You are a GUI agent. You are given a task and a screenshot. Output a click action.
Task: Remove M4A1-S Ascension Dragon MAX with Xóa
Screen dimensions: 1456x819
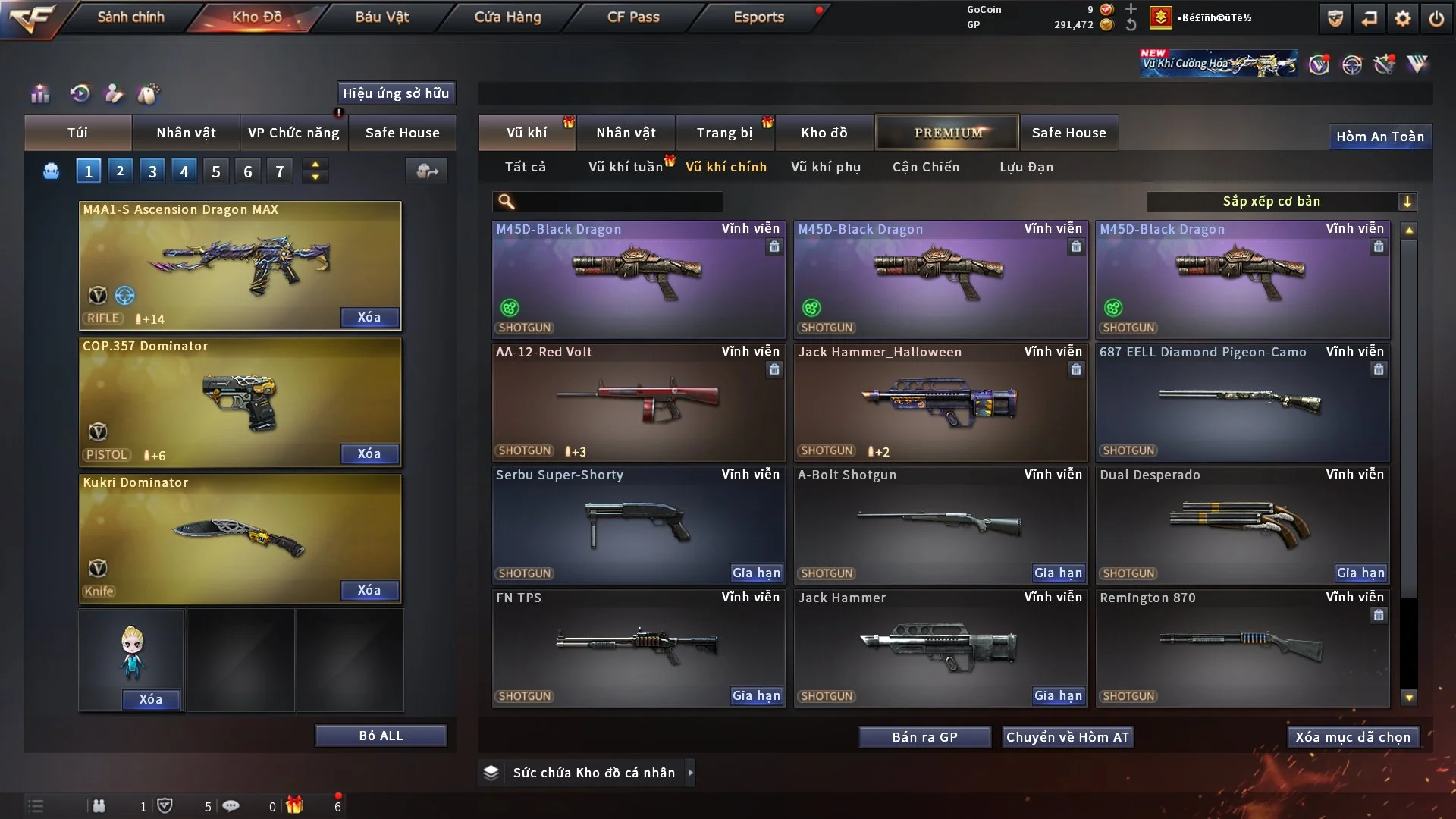[x=369, y=317]
